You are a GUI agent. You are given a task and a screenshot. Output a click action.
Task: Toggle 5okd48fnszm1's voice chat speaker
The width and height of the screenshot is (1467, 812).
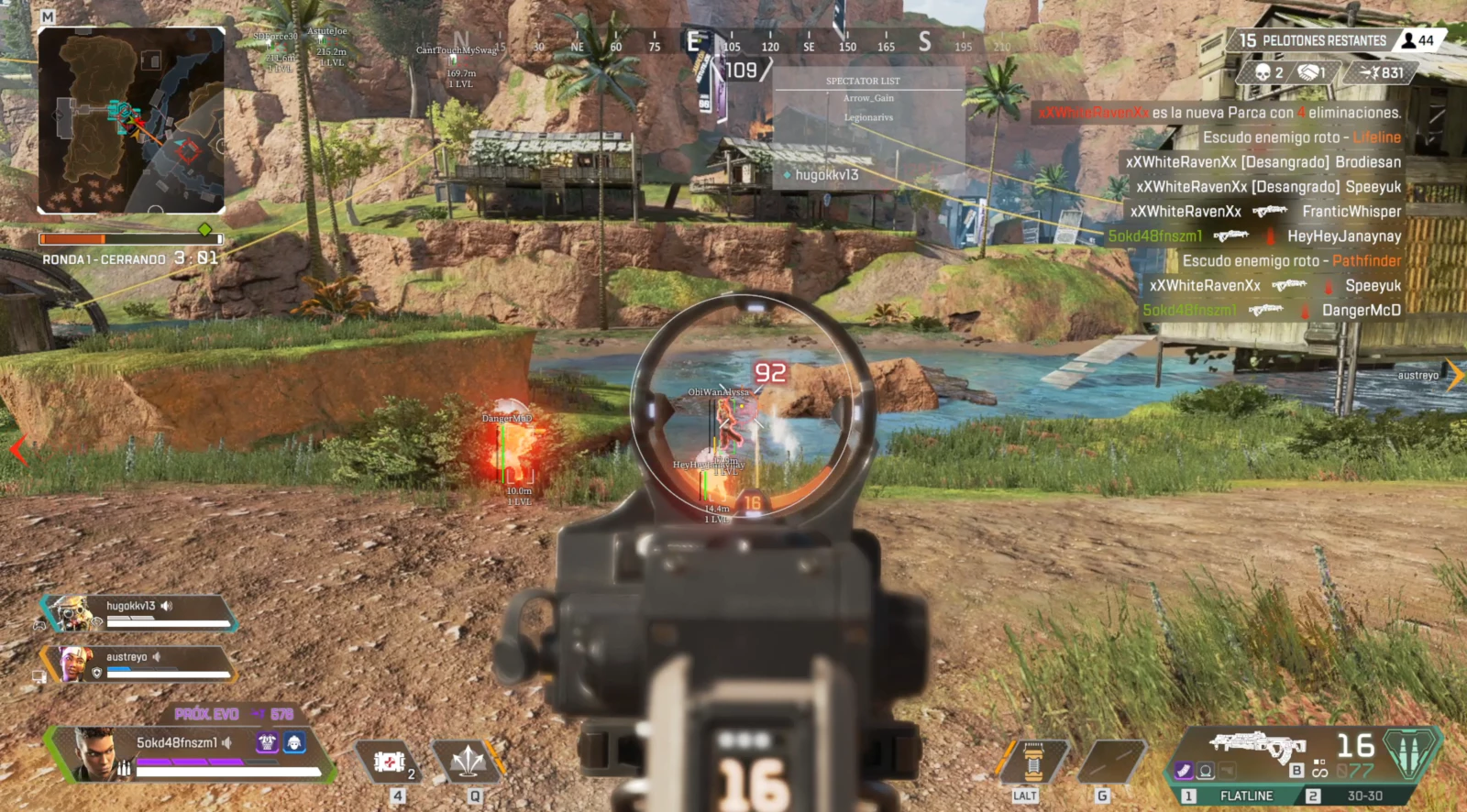(x=226, y=742)
